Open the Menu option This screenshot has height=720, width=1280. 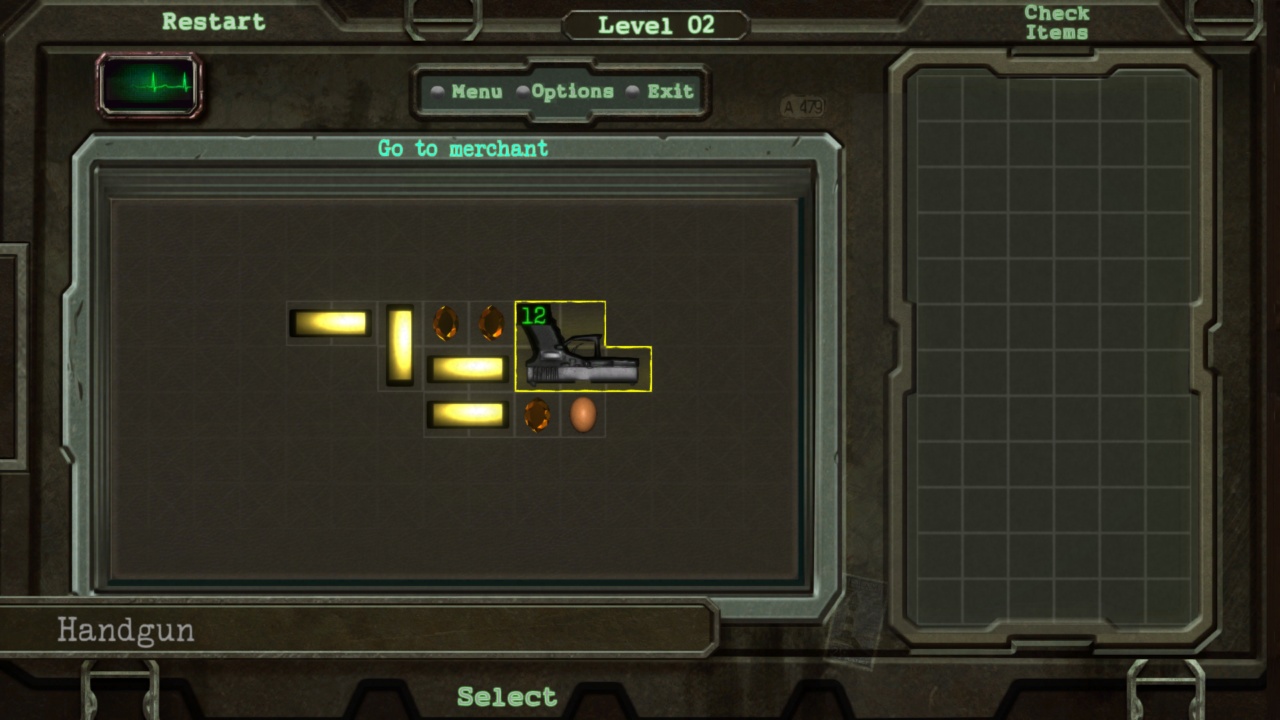(476, 91)
